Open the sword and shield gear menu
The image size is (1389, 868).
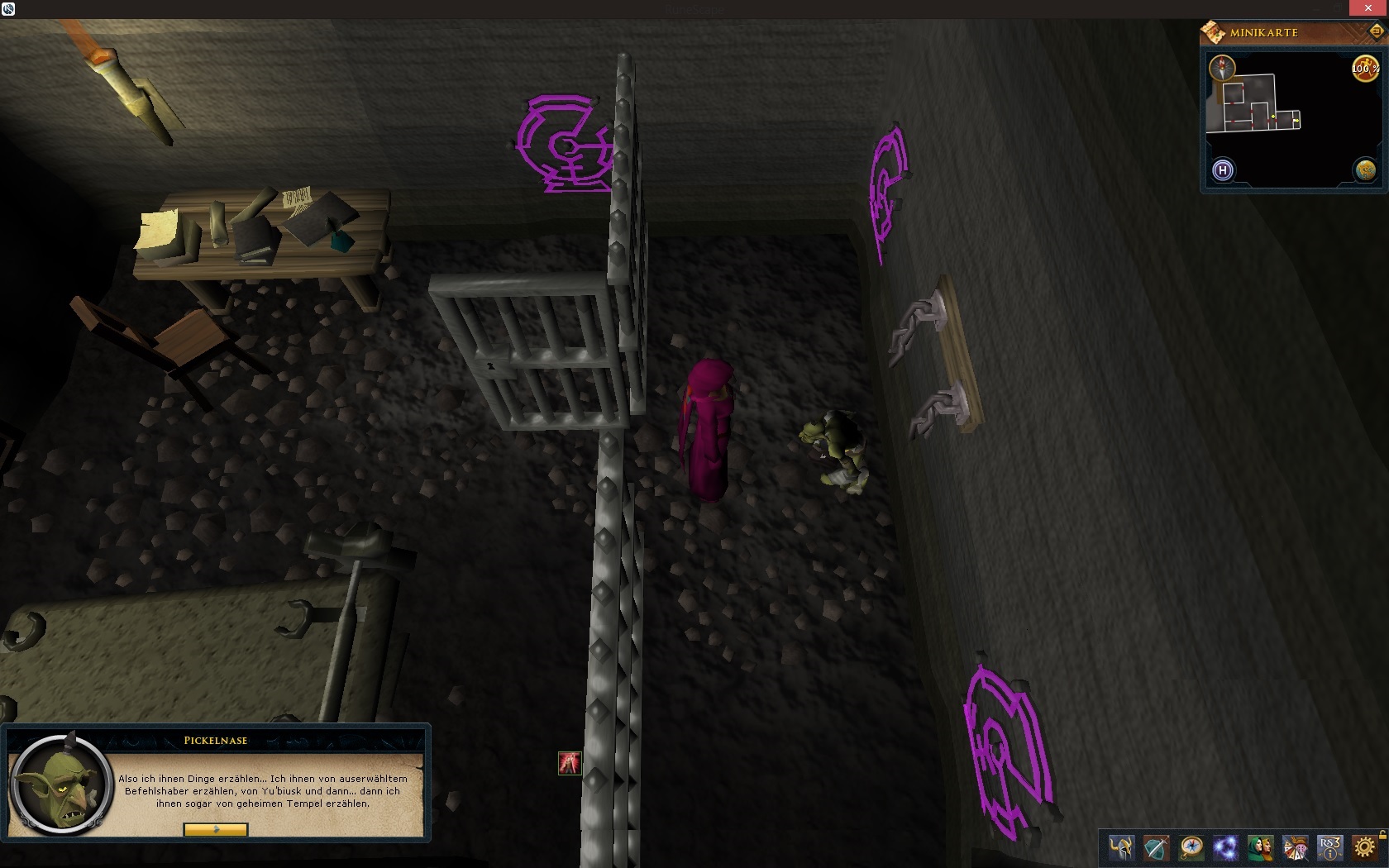coord(1156,847)
